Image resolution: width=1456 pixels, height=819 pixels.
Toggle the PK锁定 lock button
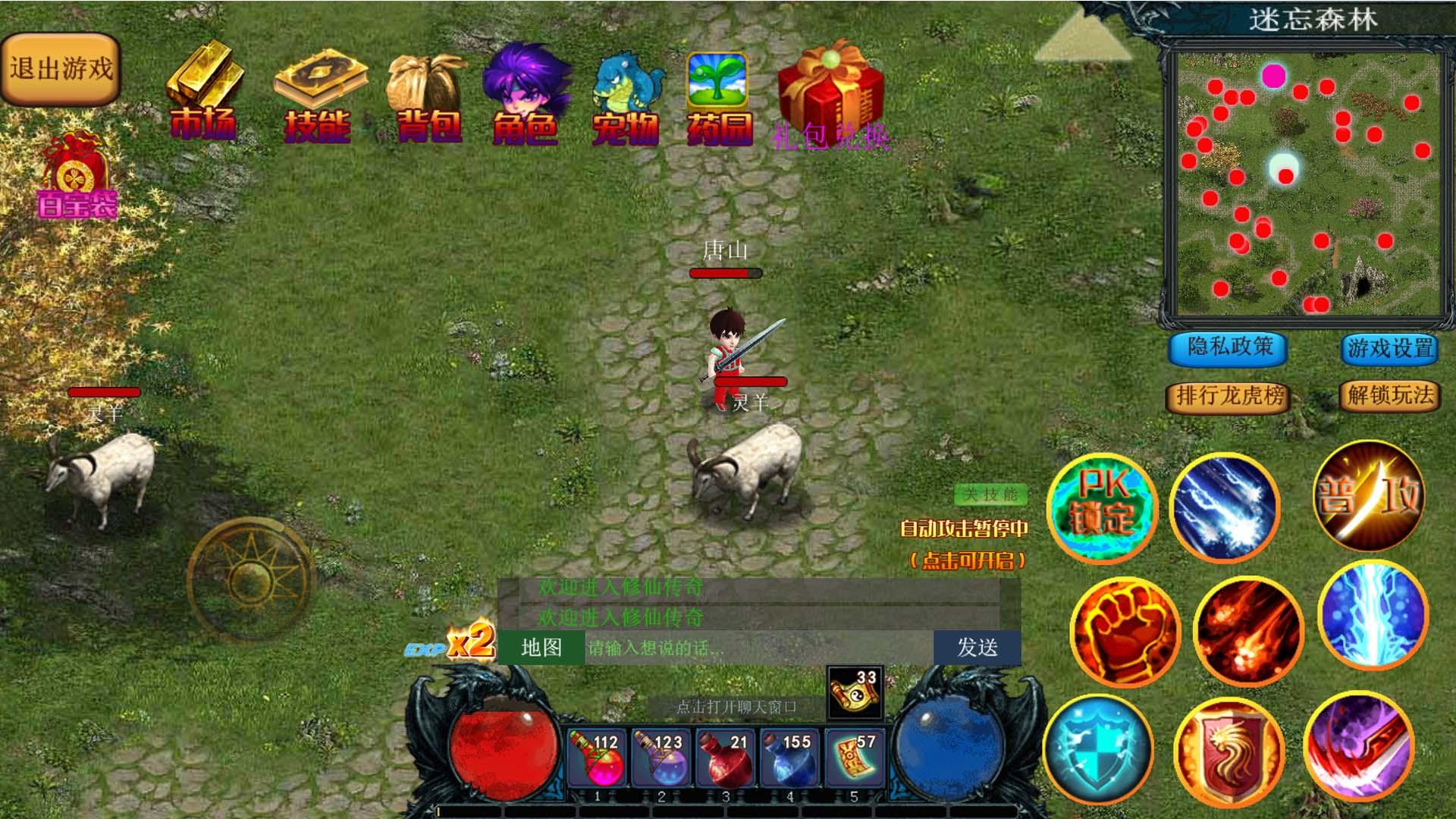[x=1102, y=507]
